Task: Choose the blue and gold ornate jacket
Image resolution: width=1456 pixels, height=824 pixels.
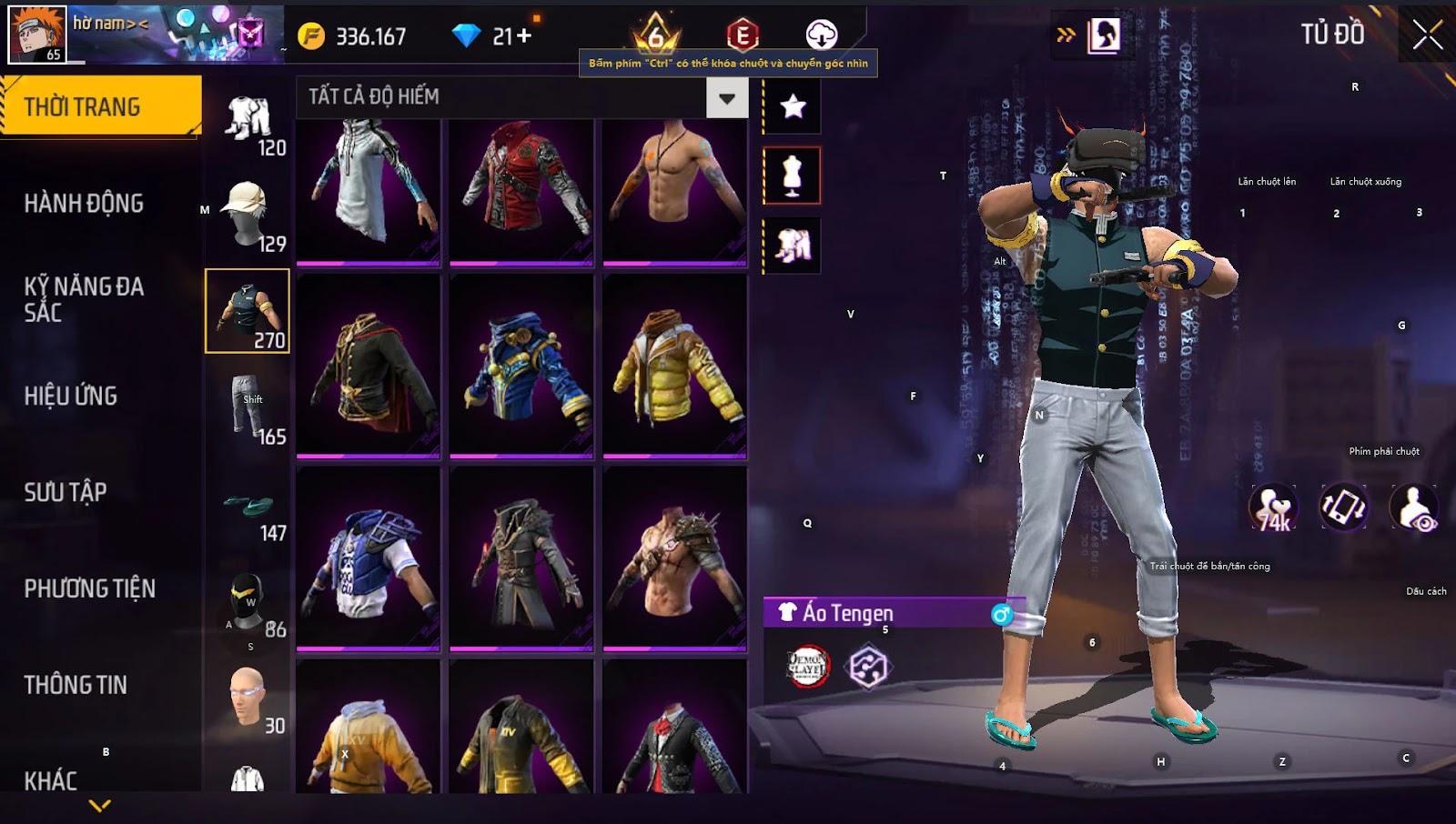Action: pos(521,366)
